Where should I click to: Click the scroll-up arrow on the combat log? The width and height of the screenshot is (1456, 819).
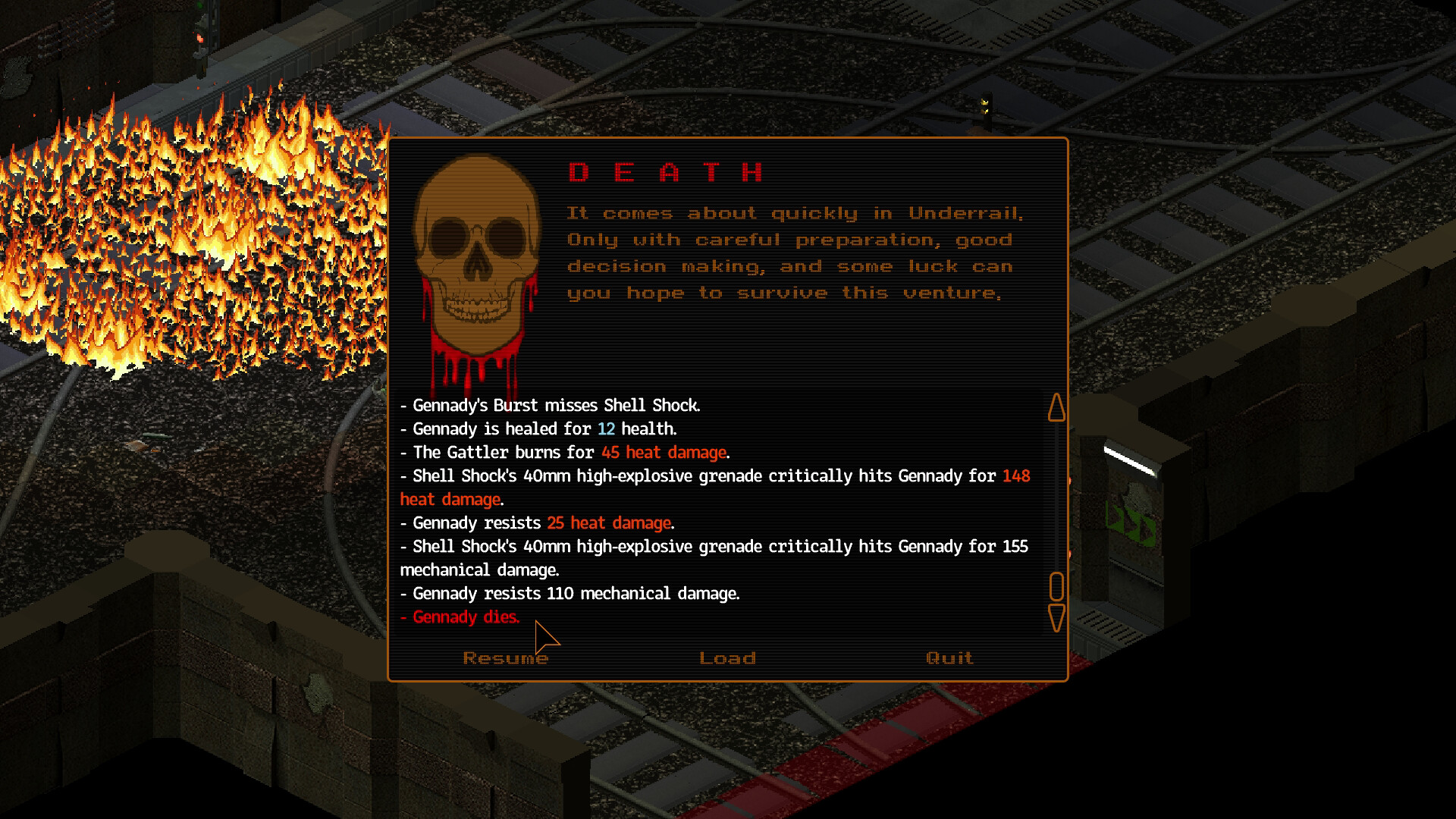(1057, 407)
